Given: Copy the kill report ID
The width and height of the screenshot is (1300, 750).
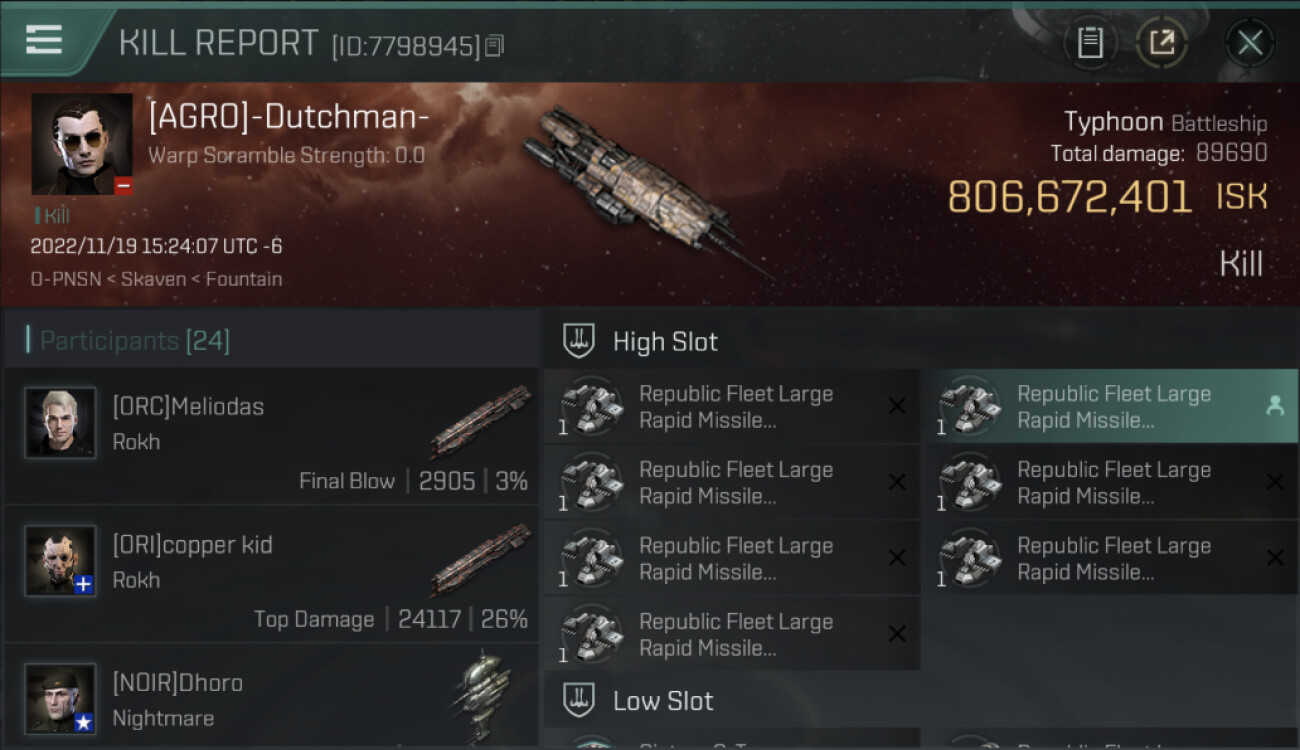Looking at the screenshot, I should point(495,45).
